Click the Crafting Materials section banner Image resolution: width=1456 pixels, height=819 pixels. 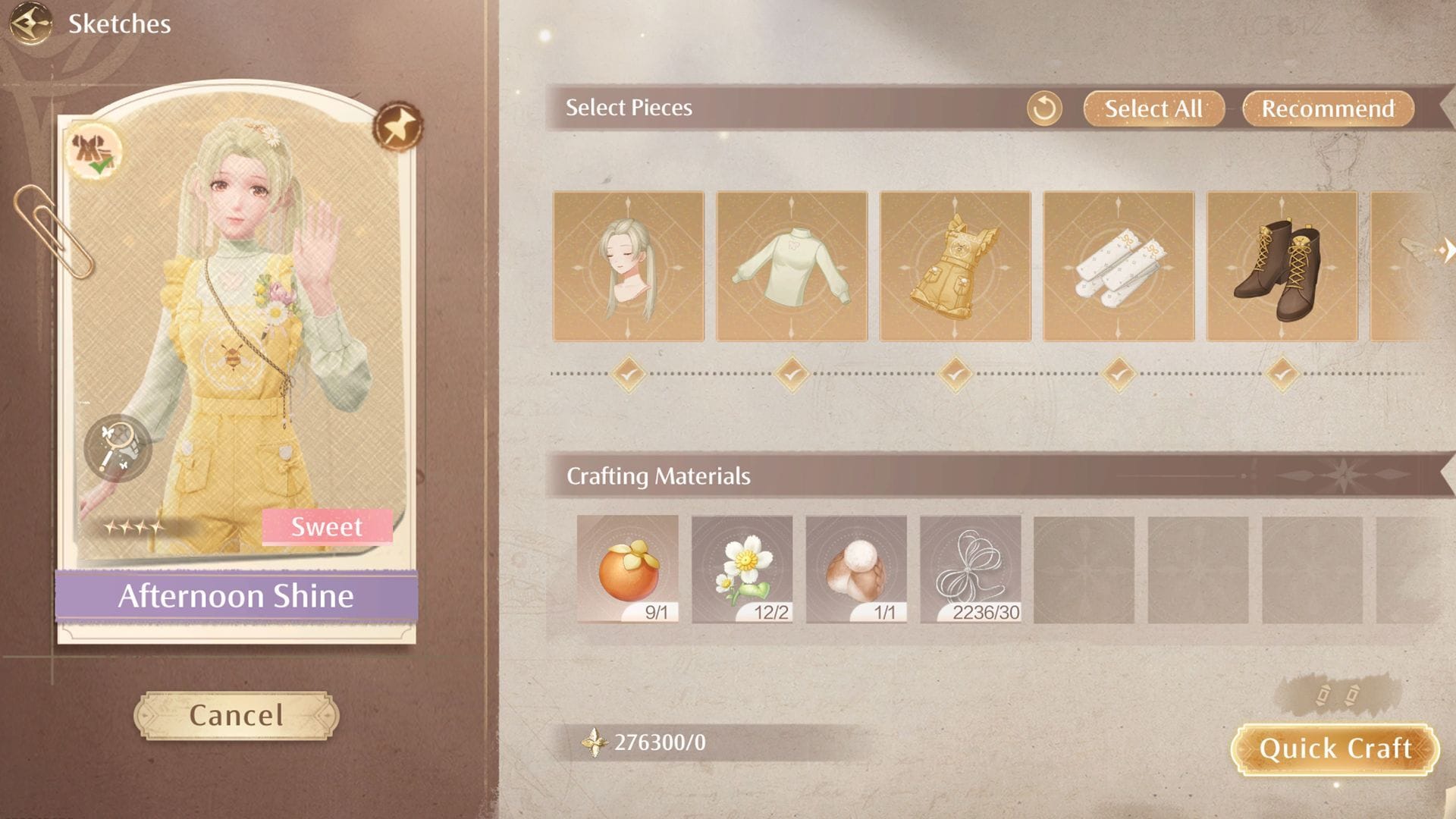[x=658, y=475]
